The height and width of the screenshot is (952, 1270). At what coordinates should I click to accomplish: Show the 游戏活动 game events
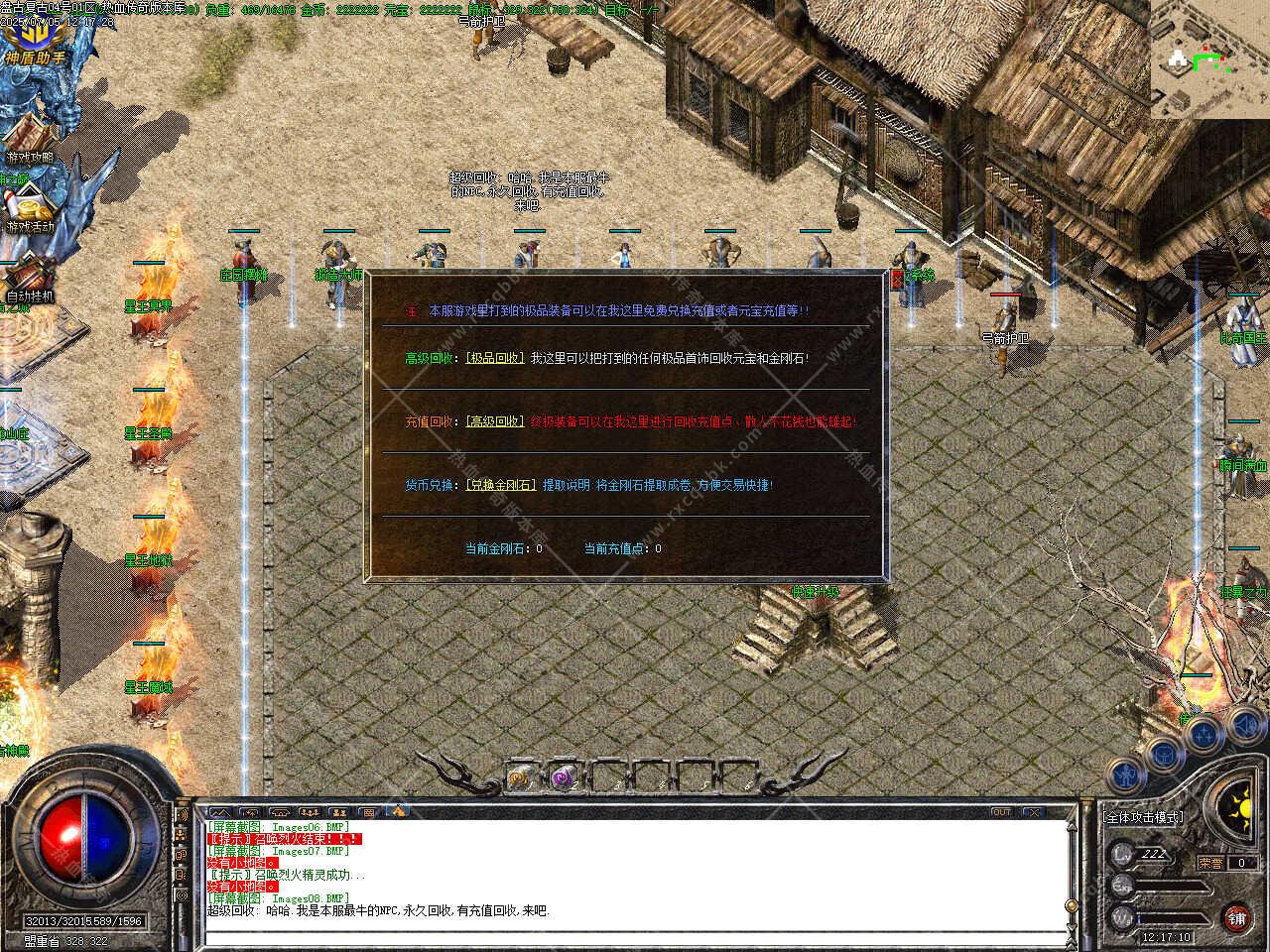30,209
